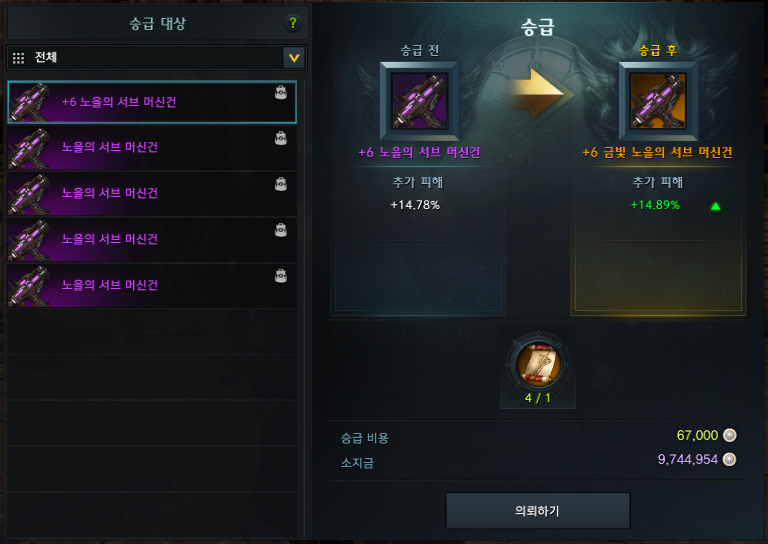Select the 승급 전 weapon icon
This screenshot has width=768, height=544.
point(419,101)
